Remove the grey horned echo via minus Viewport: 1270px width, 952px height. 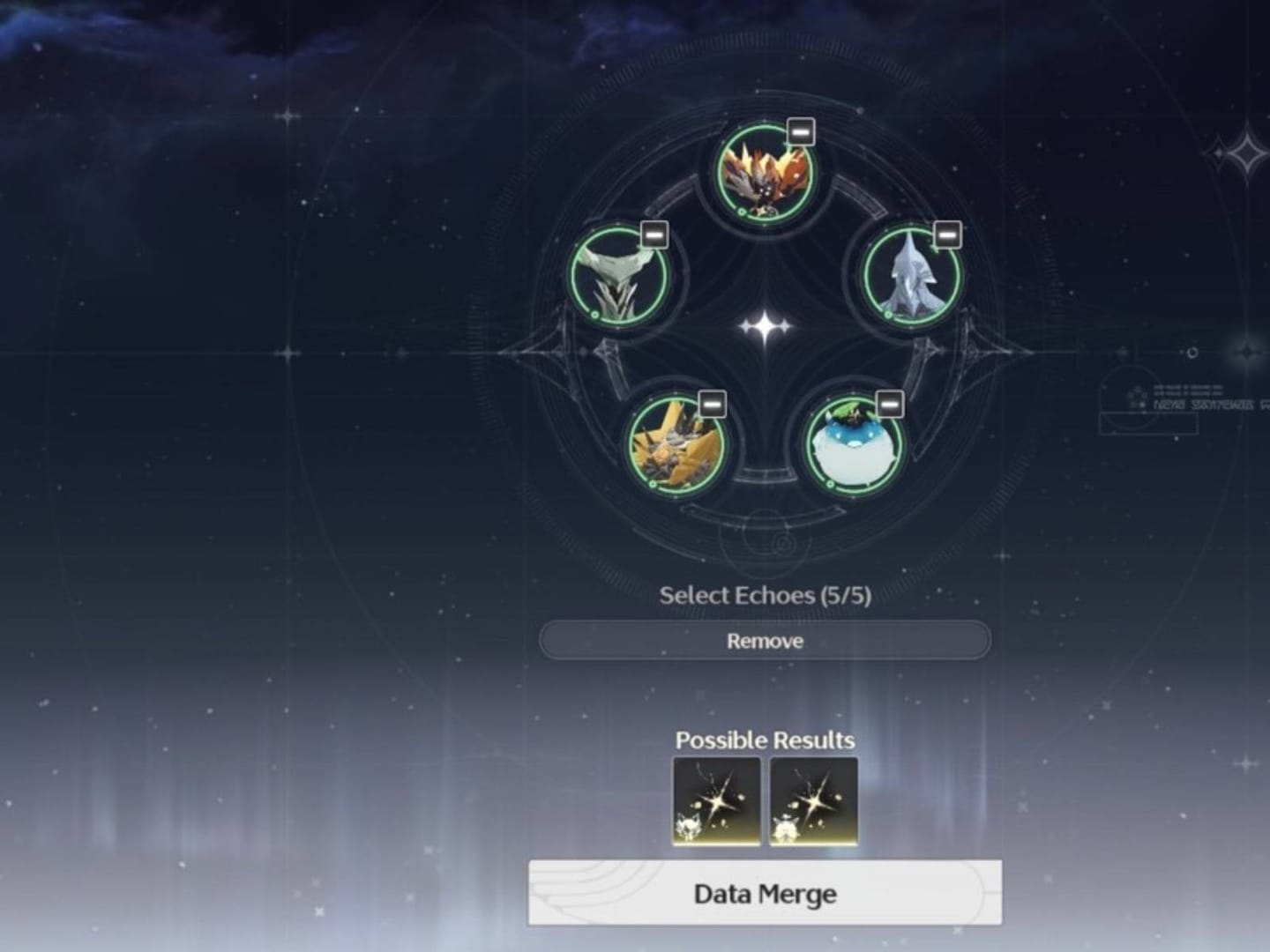[654, 234]
